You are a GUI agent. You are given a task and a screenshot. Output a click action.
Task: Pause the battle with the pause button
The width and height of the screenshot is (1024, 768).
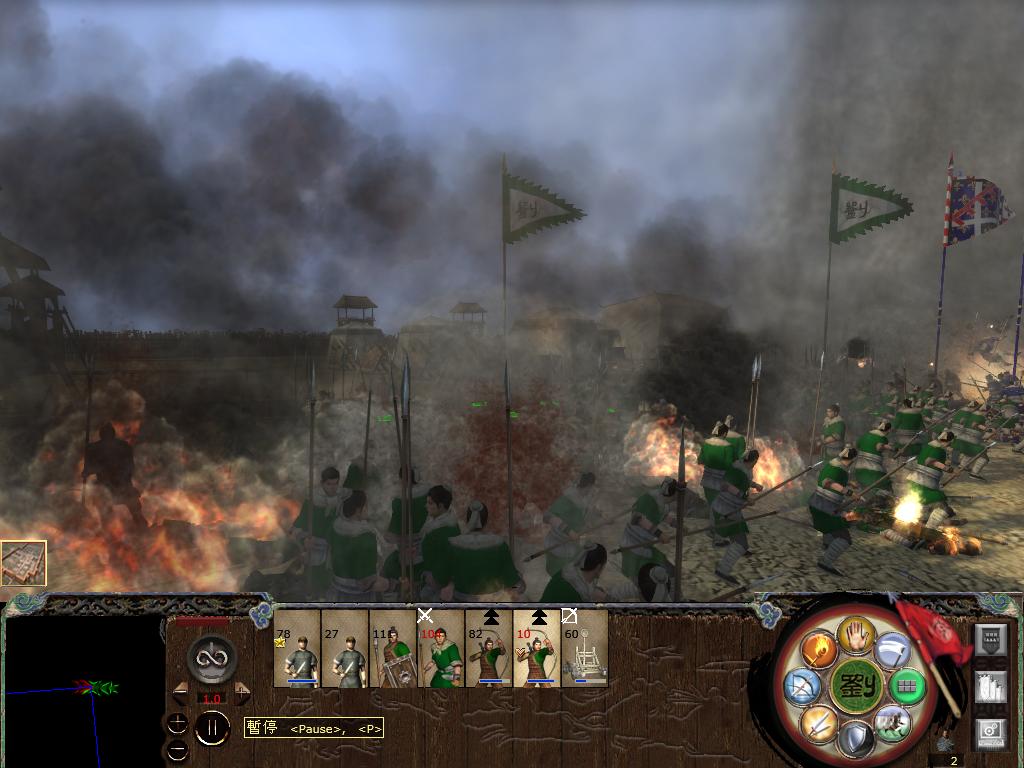(211, 728)
